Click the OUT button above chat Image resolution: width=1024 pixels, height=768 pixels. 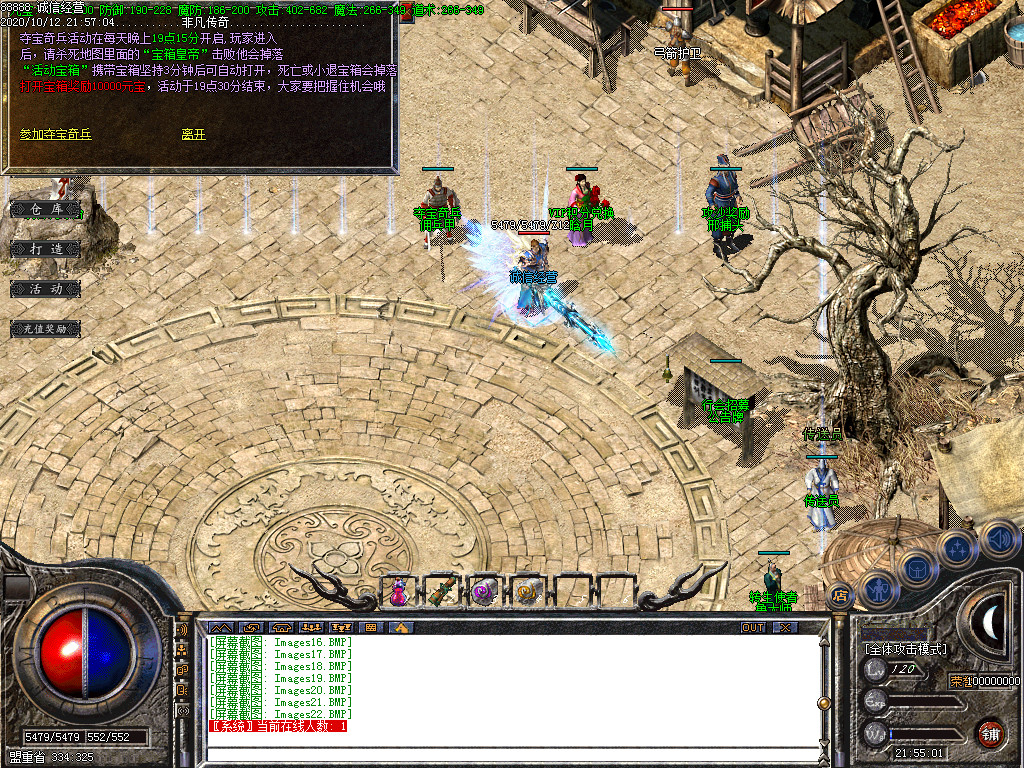[752, 627]
